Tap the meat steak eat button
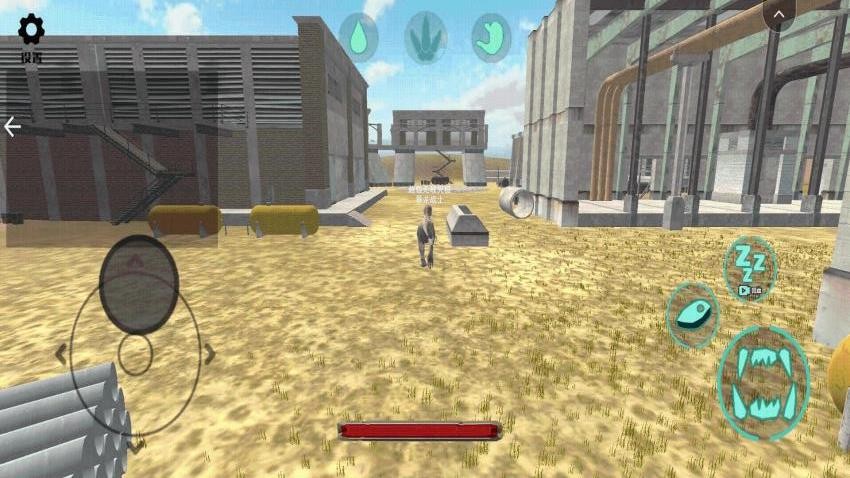Screen dimensions: 850x478 691,314
